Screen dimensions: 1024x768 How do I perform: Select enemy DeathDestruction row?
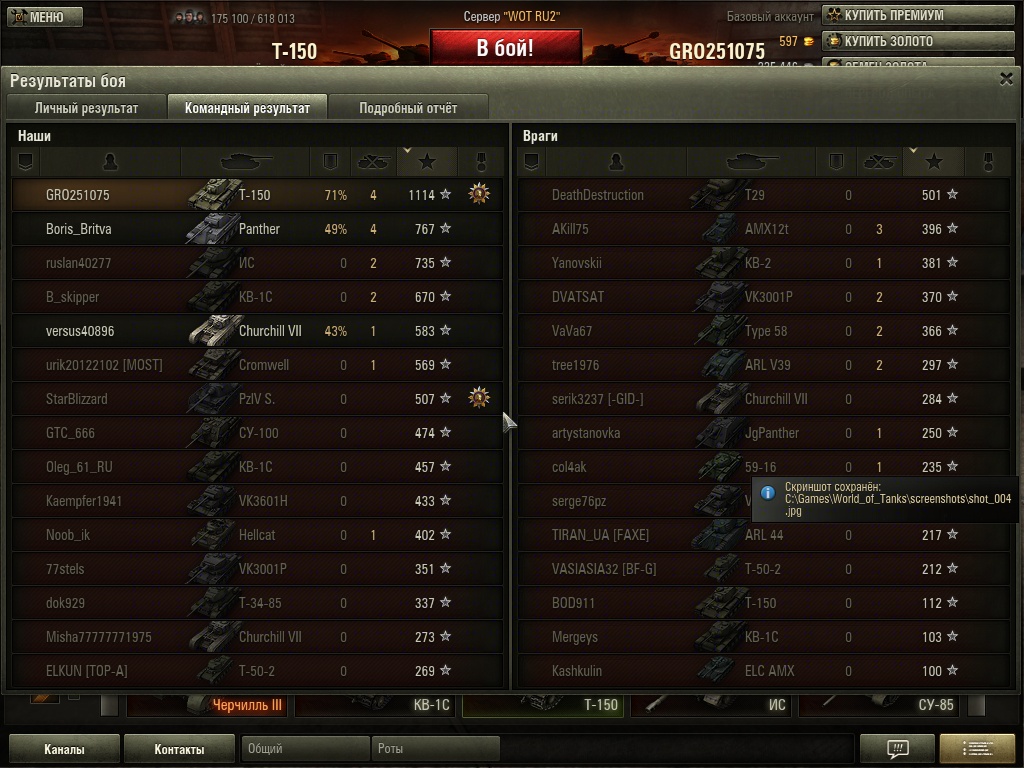(x=762, y=195)
